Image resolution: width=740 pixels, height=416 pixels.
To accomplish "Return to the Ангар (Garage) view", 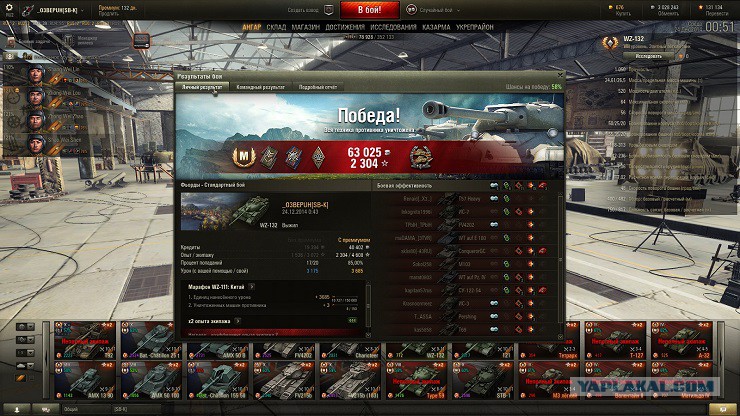I will click(x=252, y=28).
